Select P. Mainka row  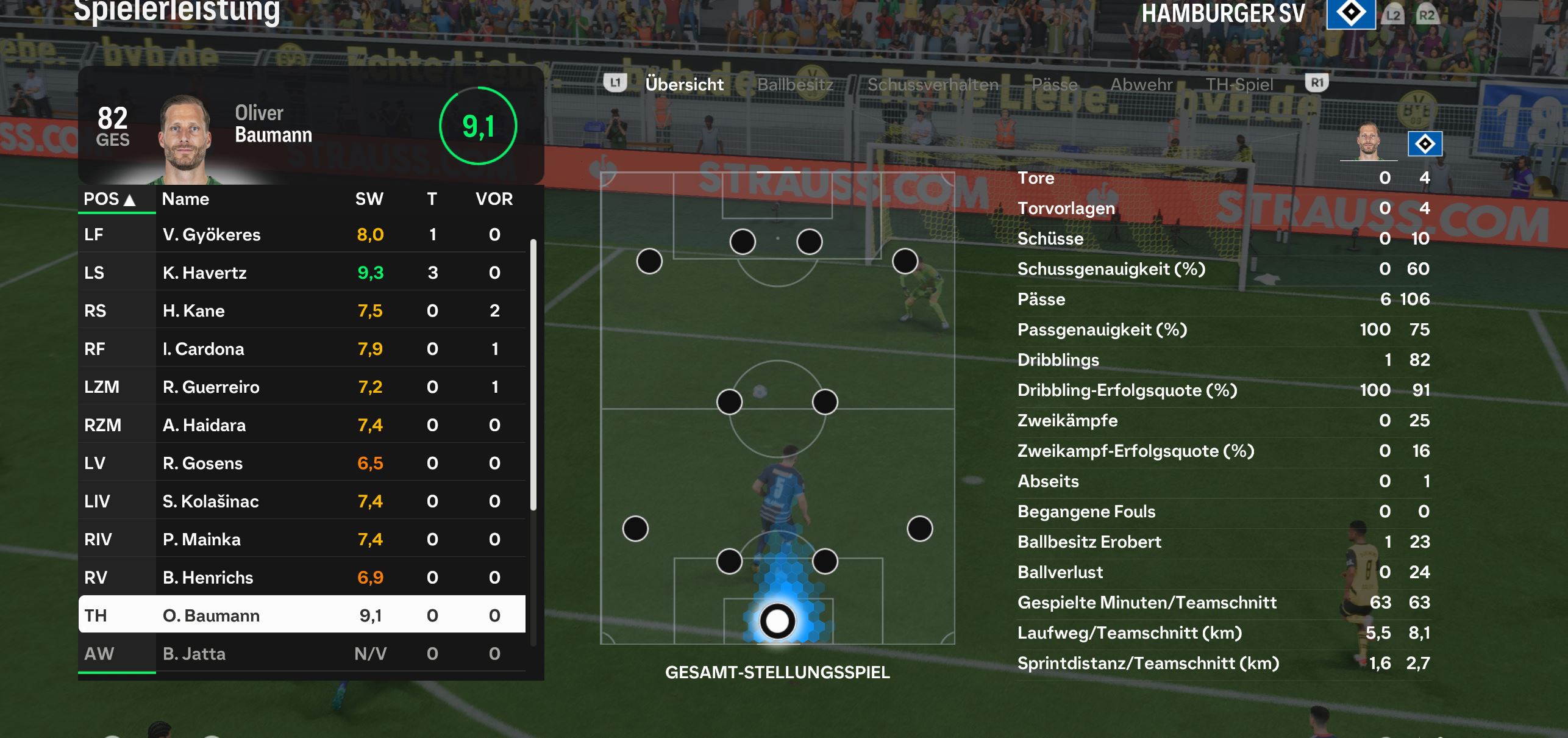[302, 540]
